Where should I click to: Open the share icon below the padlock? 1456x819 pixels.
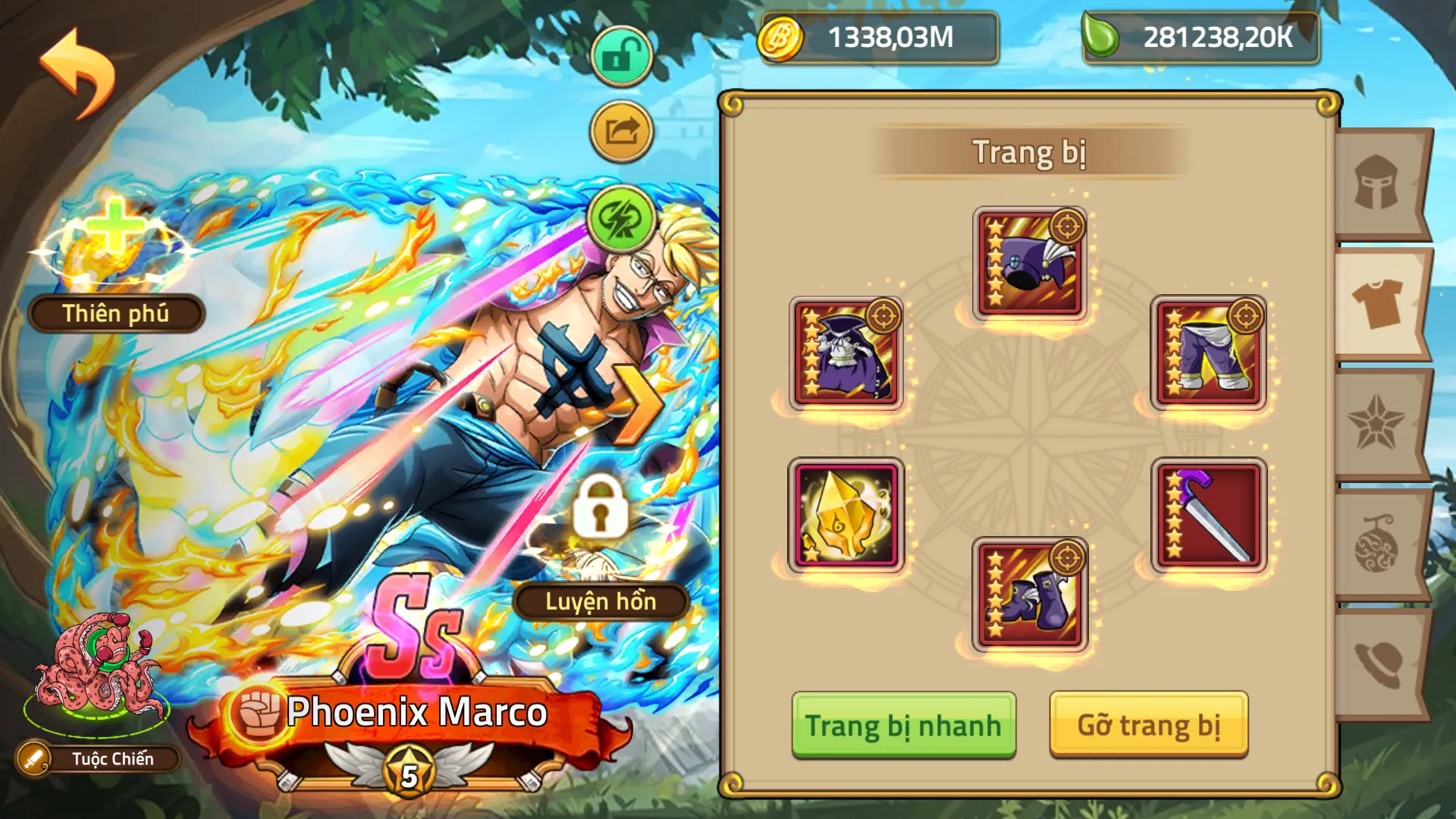tap(620, 129)
